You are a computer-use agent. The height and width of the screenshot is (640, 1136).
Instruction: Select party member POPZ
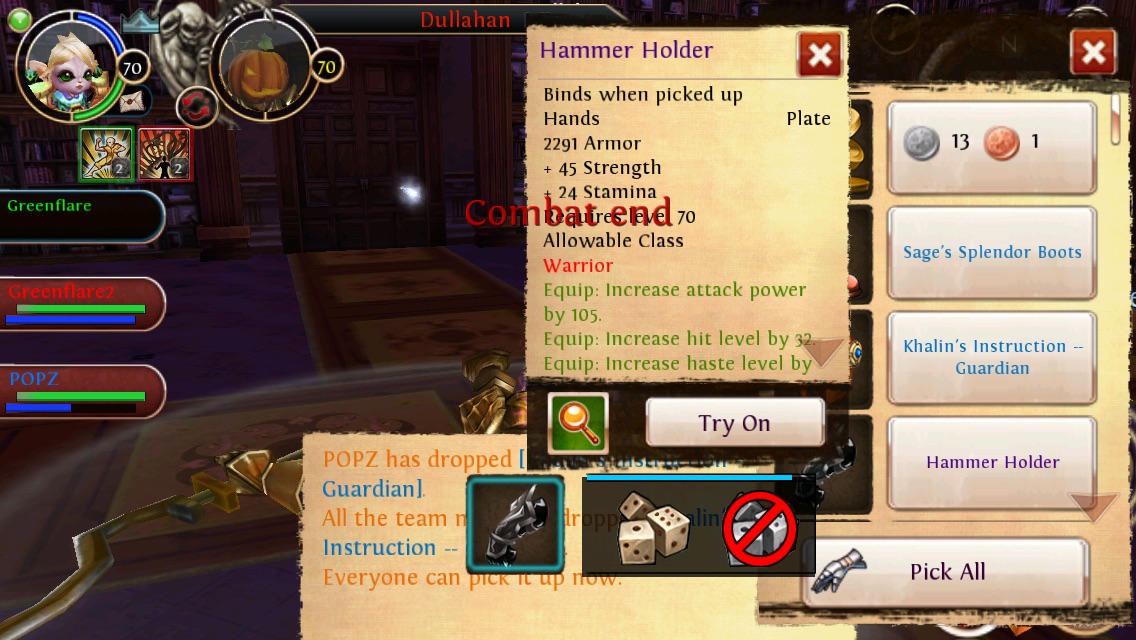coord(82,391)
